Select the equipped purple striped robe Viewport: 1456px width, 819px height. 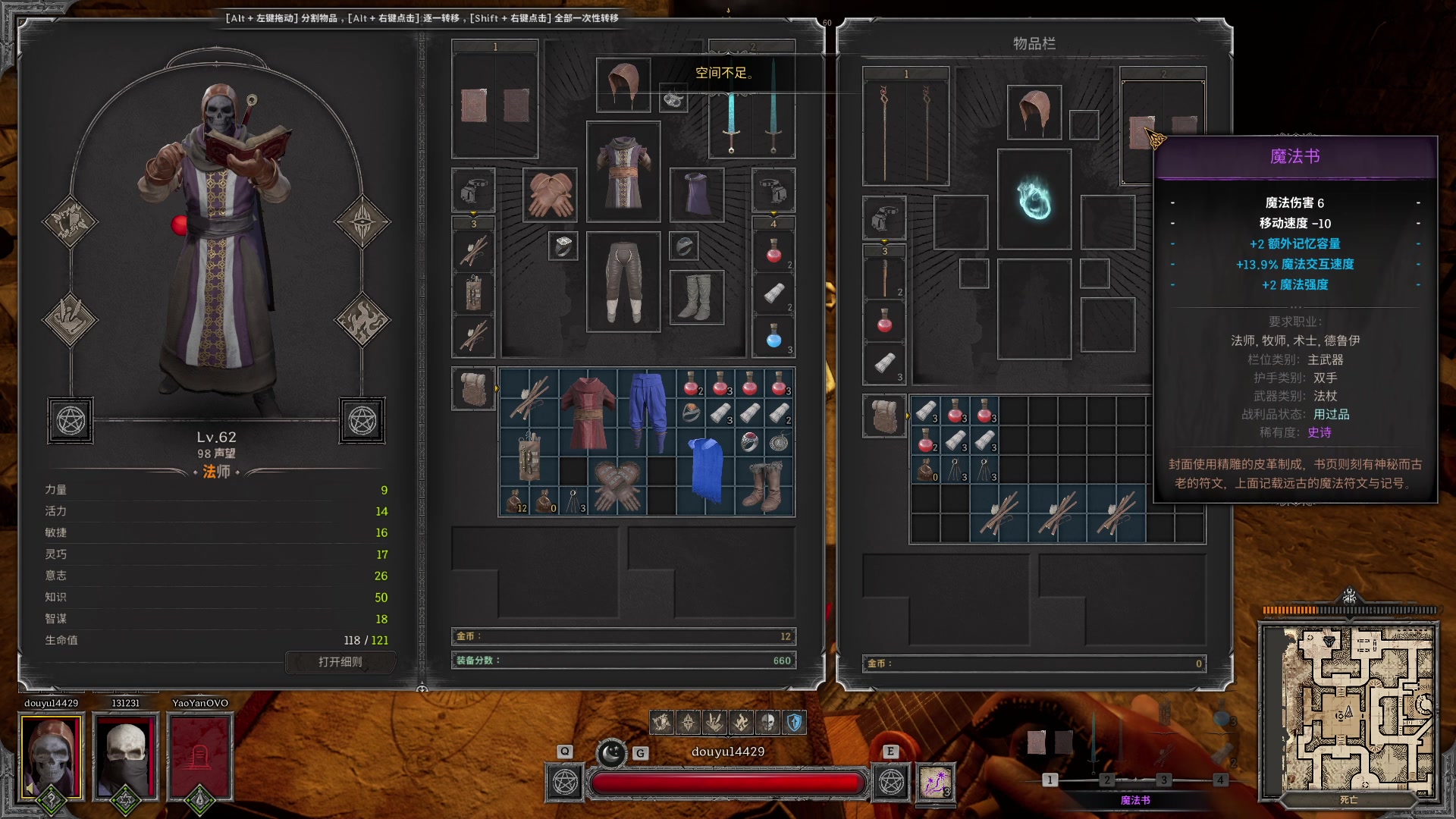pos(623,172)
